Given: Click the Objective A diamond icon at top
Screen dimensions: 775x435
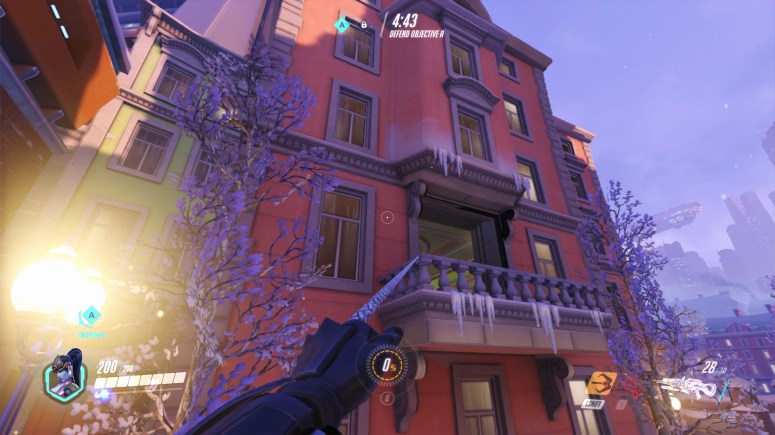Looking at the screenshot, I should 344,24.
